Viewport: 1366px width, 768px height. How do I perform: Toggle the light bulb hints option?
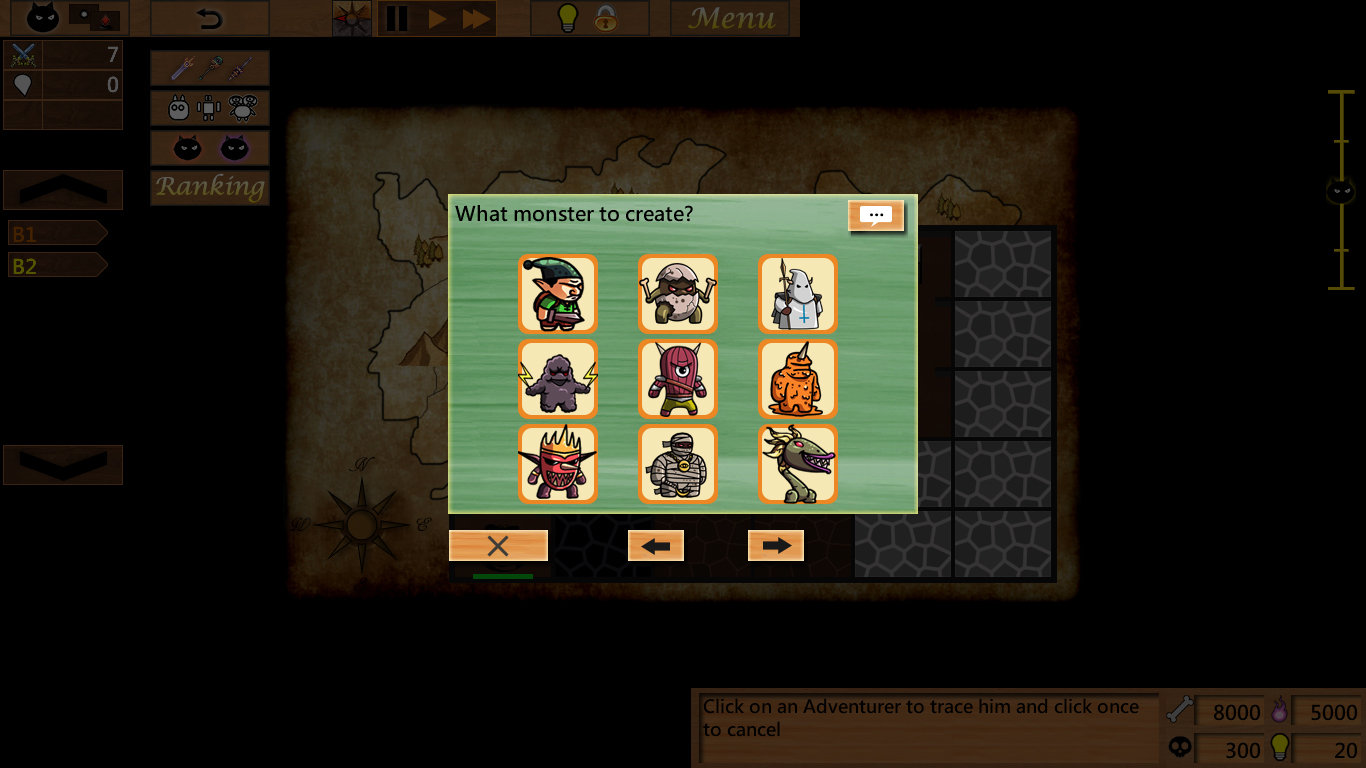pyautogui.click(x=569, y=17)
